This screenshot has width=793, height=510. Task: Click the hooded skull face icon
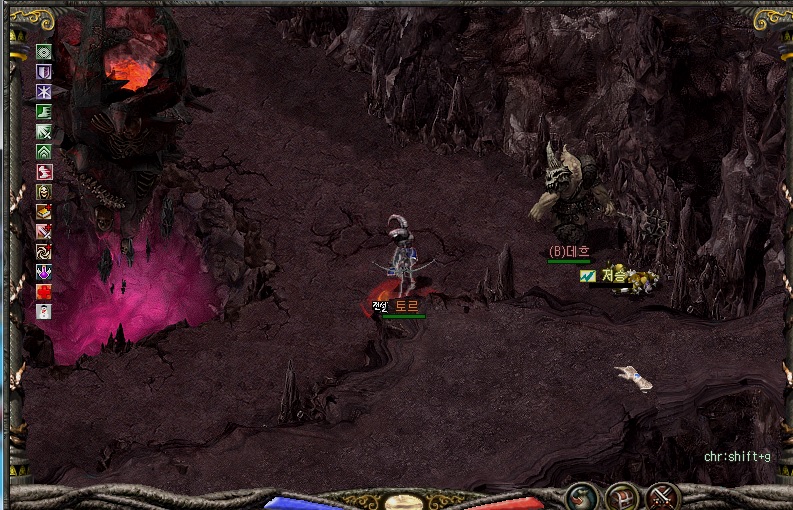coord(44,192)
